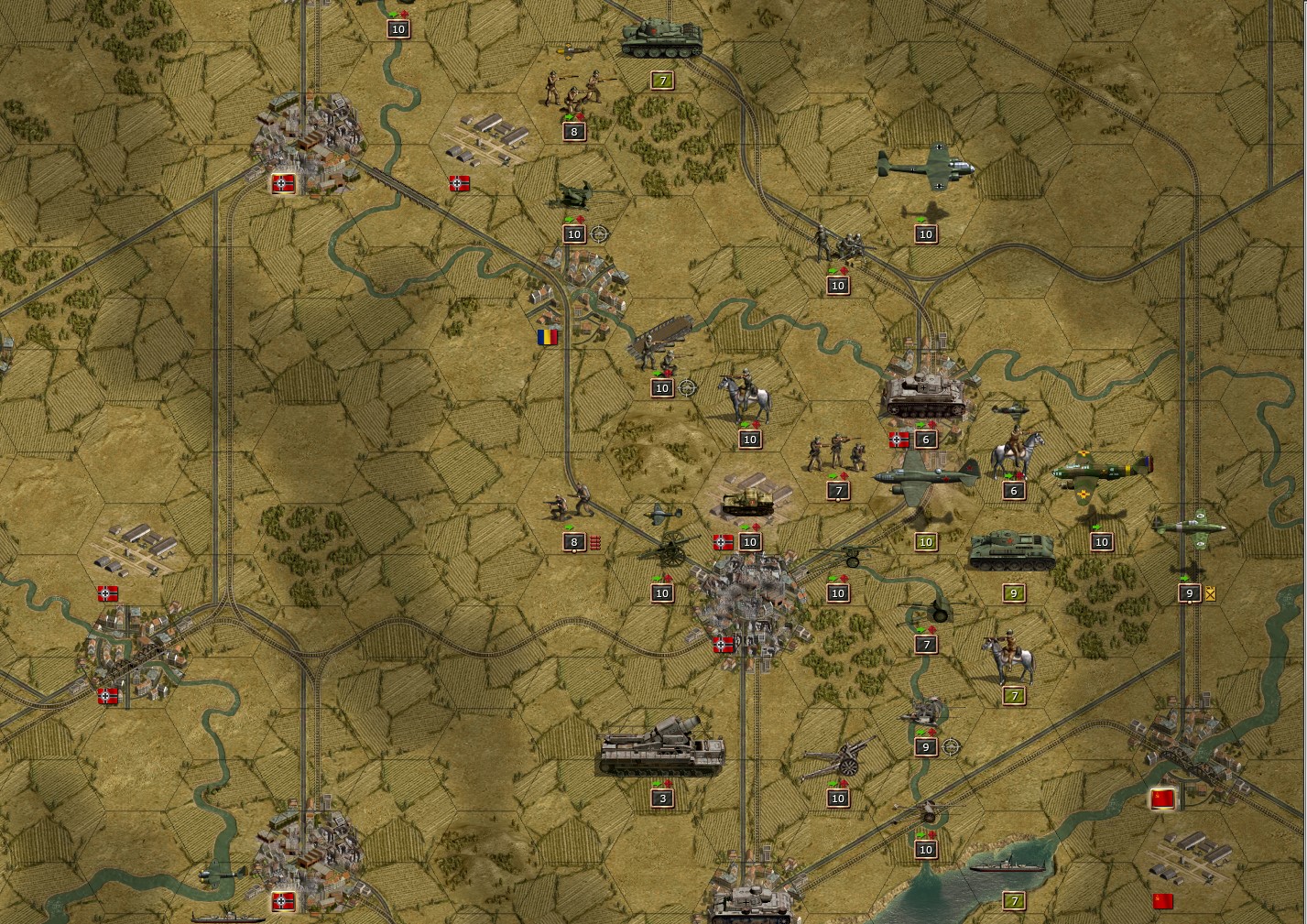The image size is (1307, 924).
Task: Click the strength 7 badge below the top tank
Action: click(x=660, y=80)
